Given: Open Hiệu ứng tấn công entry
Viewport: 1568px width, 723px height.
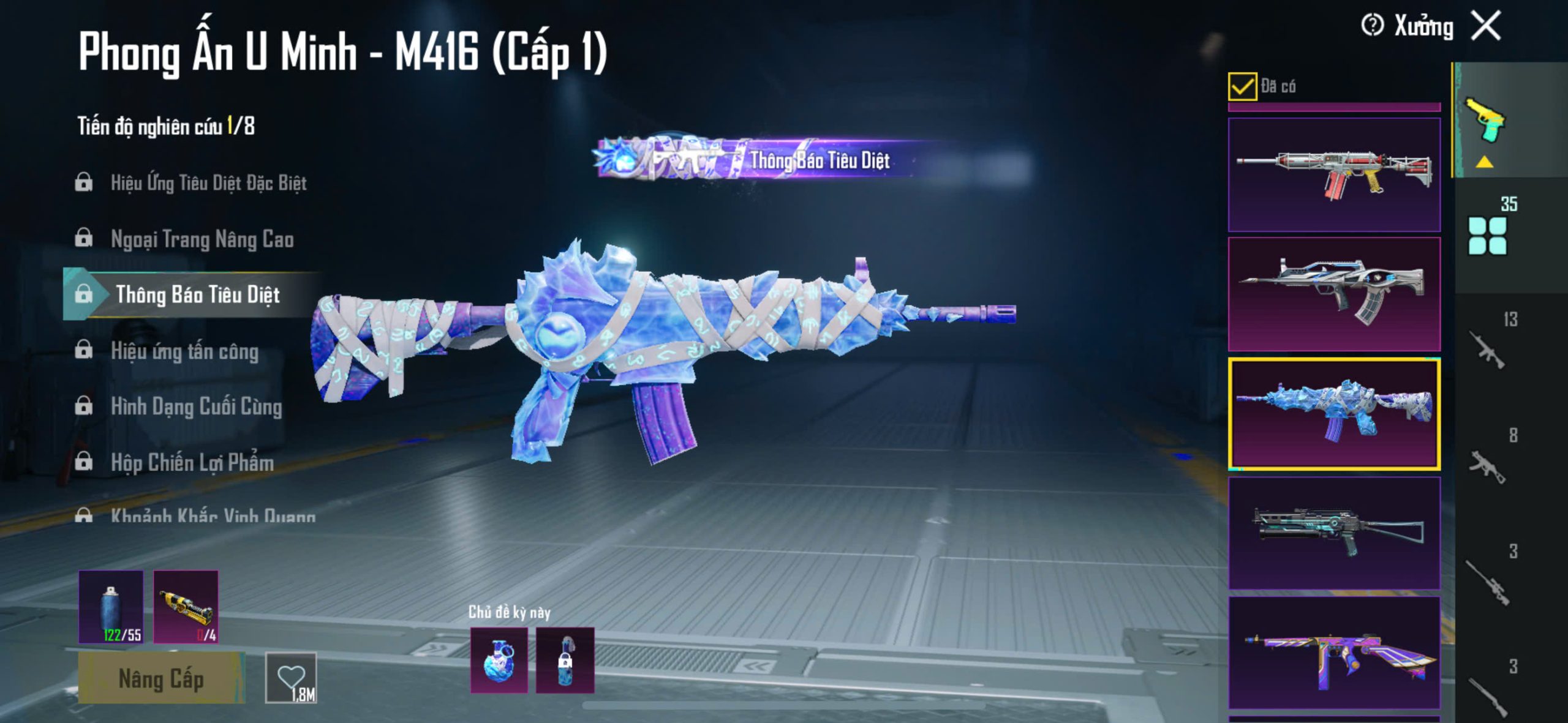Looking at the screenshot, I should pyautogui.click(x=184, y=351).
